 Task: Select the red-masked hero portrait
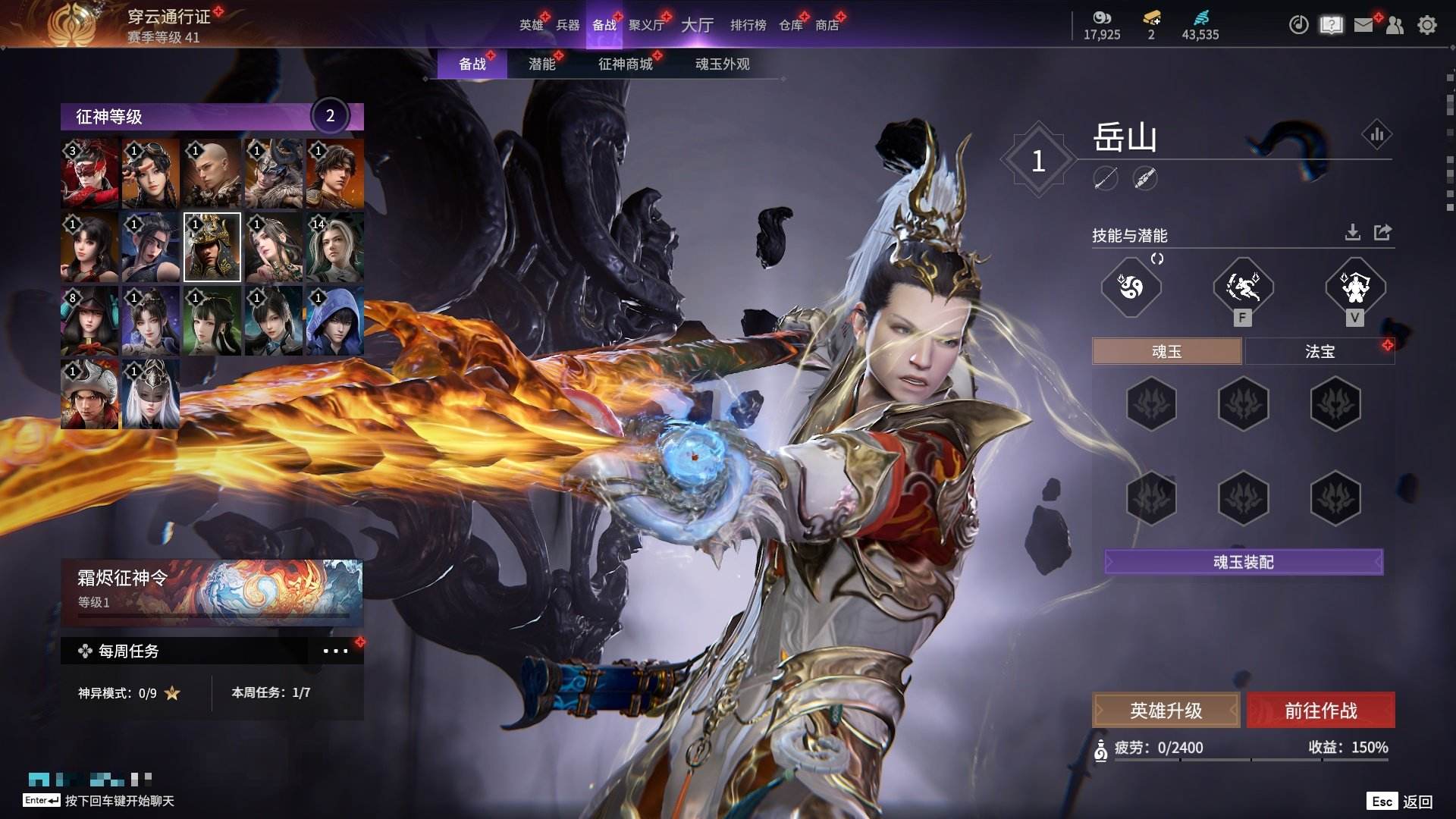89,174
